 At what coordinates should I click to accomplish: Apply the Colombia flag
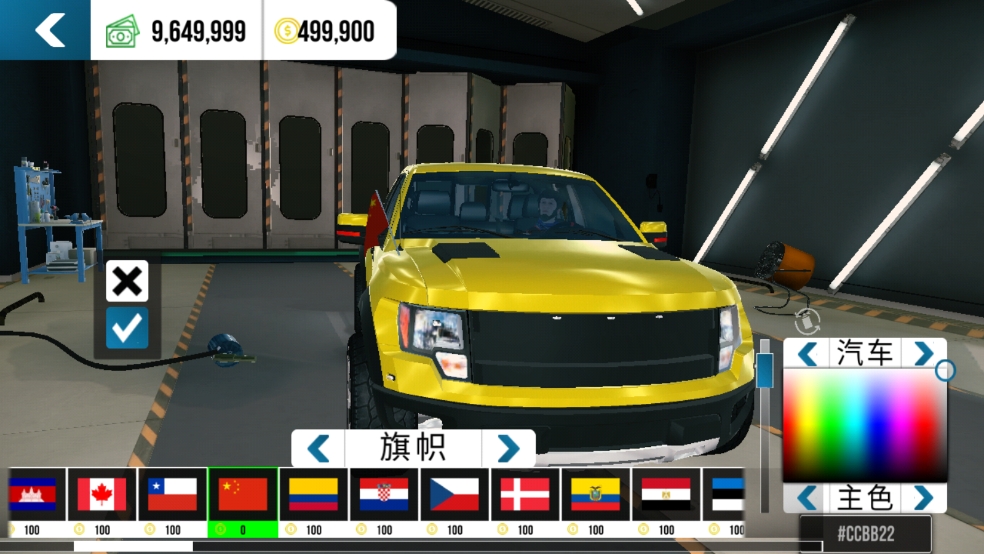coord(313,494)
